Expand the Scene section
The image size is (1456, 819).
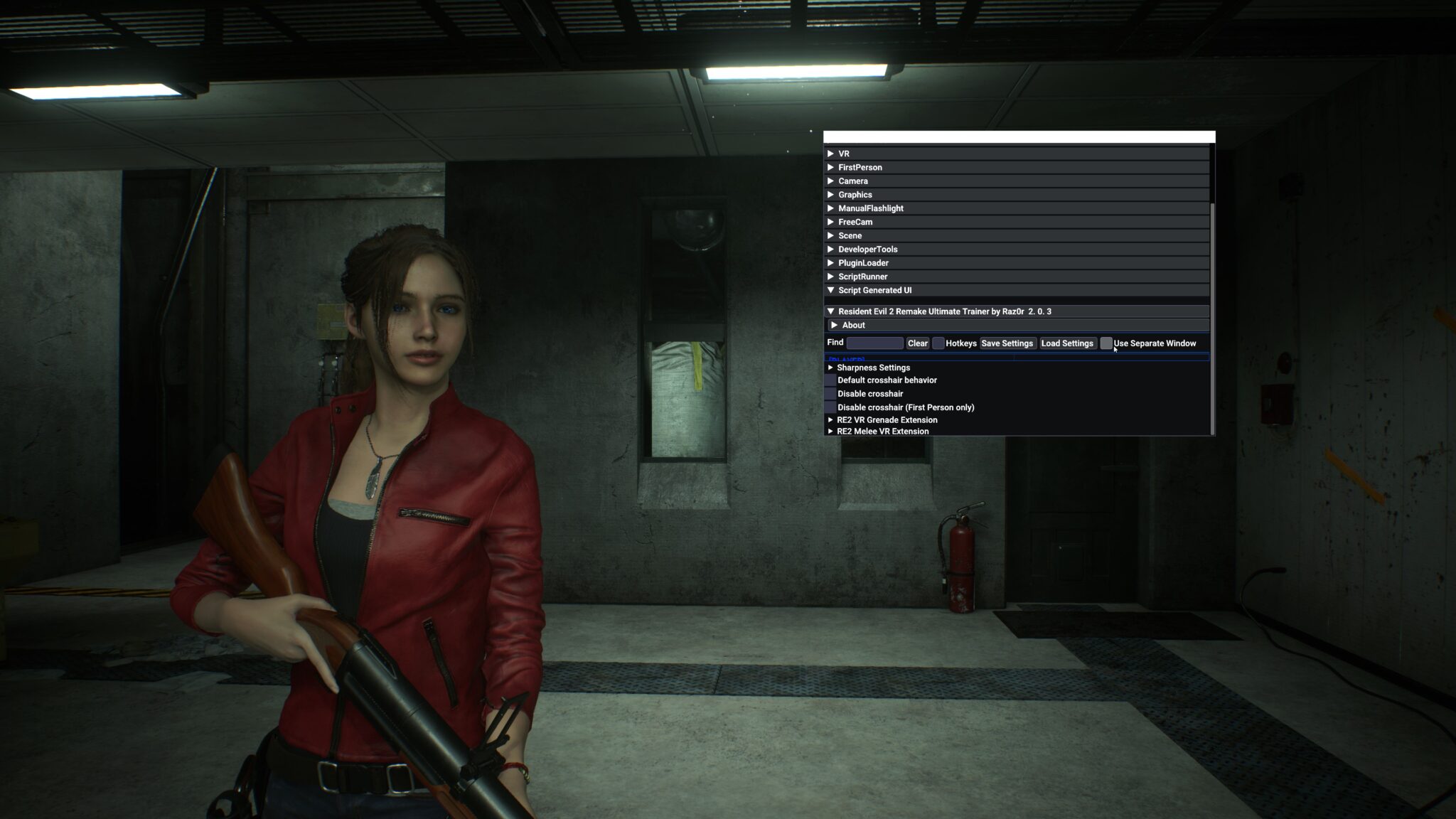click(850, 235)
